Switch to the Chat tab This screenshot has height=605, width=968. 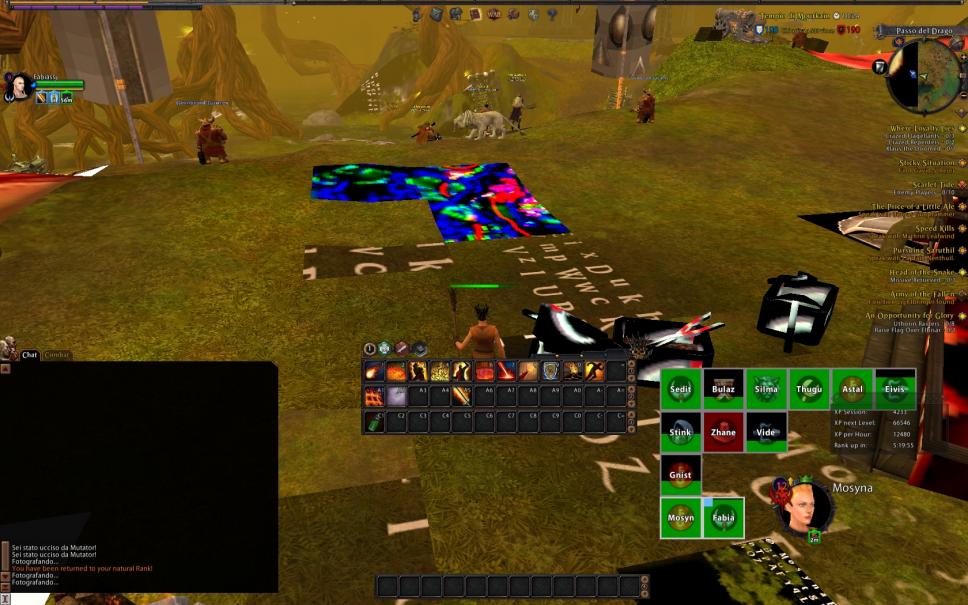pos(29,355)
